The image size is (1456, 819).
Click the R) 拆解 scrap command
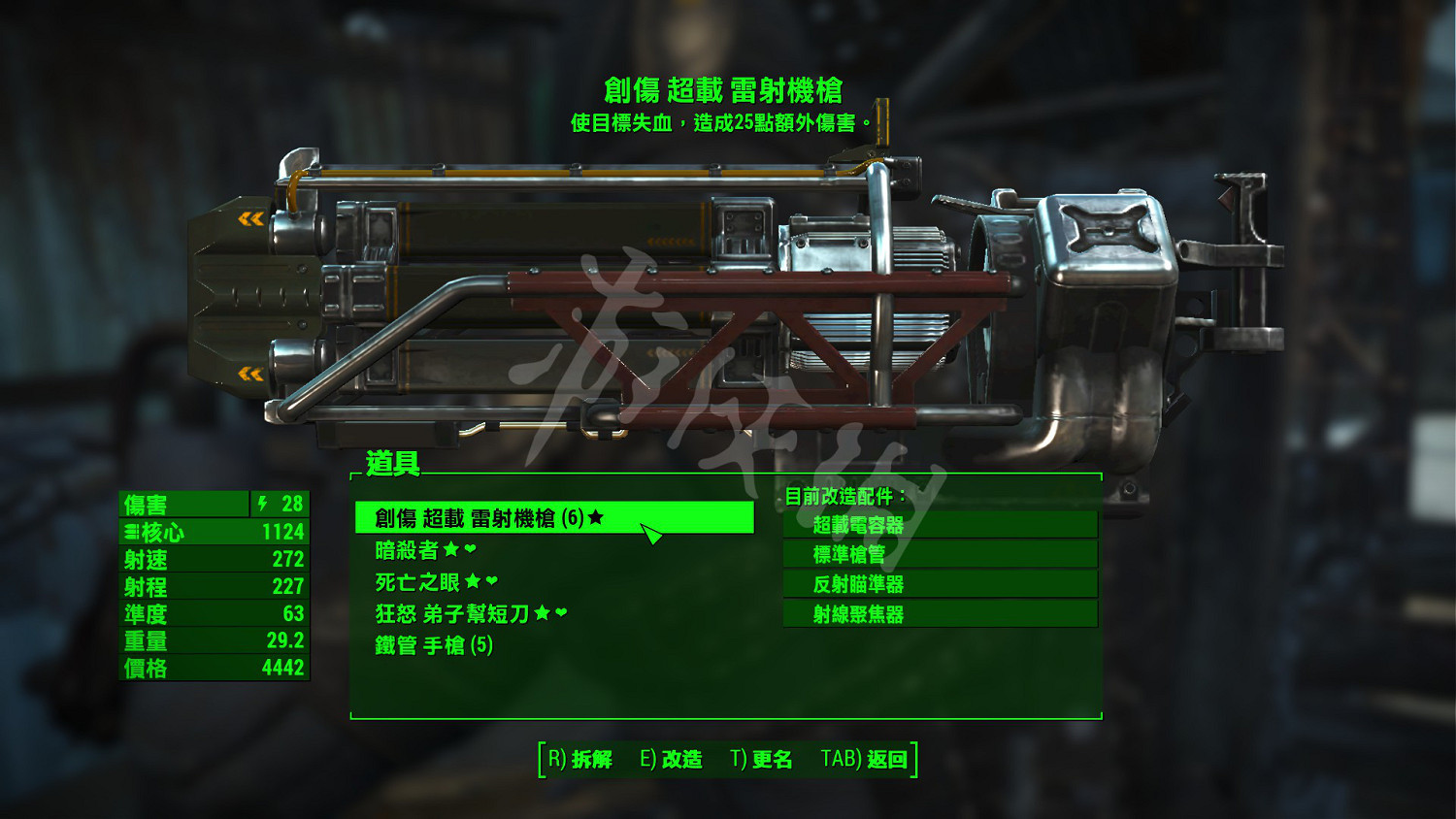pos(578,760)
